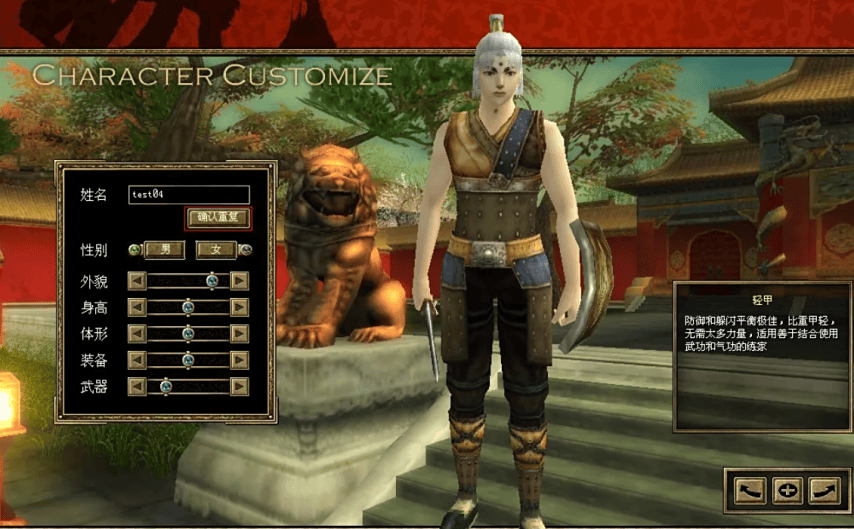
Task: Select next 装备 equipment with right arrow
Action: pyautogui.click(x=239, y=359)
